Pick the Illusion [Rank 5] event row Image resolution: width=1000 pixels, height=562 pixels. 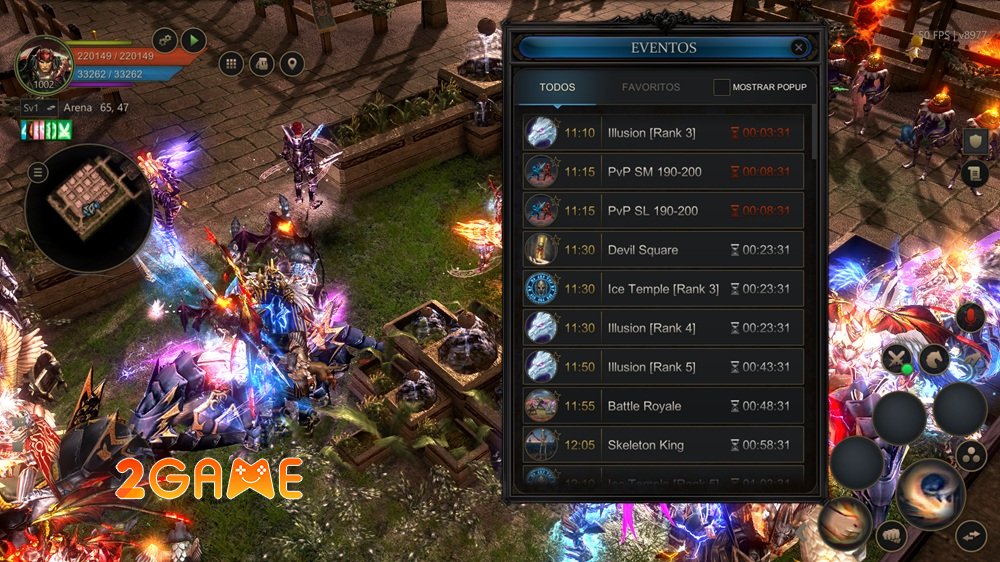point(663,367)
